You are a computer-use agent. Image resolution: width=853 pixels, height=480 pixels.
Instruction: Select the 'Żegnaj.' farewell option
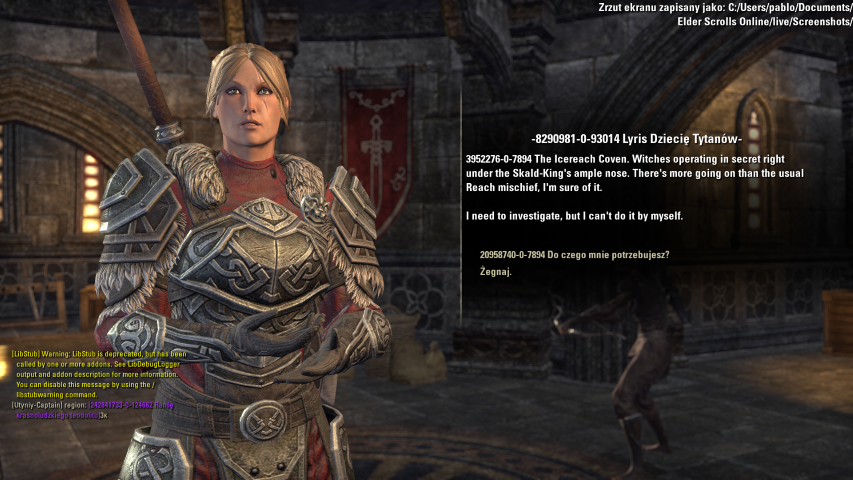[x=496, y=272]
